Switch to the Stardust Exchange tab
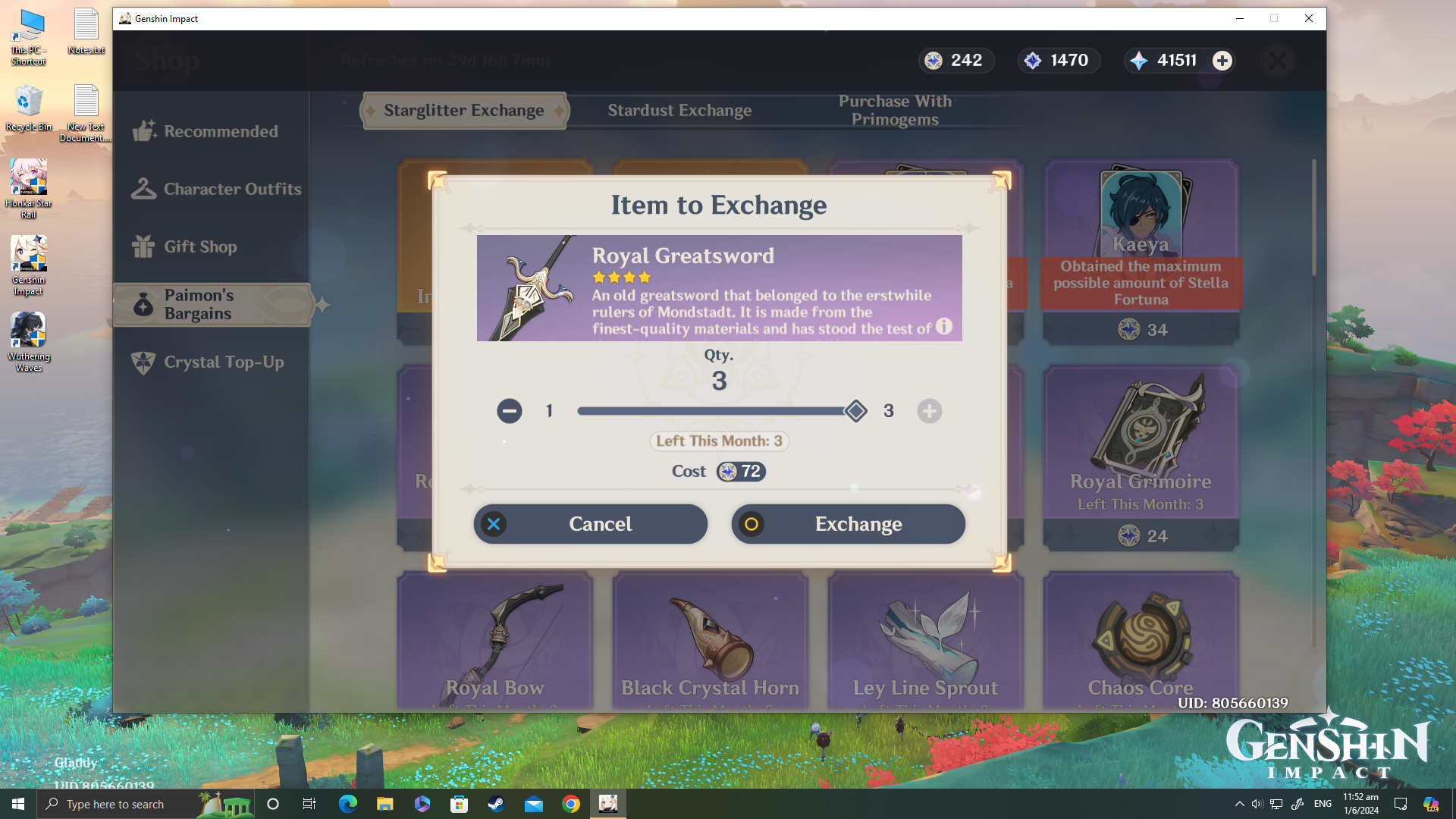Image resolution: width=1456 pixels, height=819 pixels. pos(679,110)
